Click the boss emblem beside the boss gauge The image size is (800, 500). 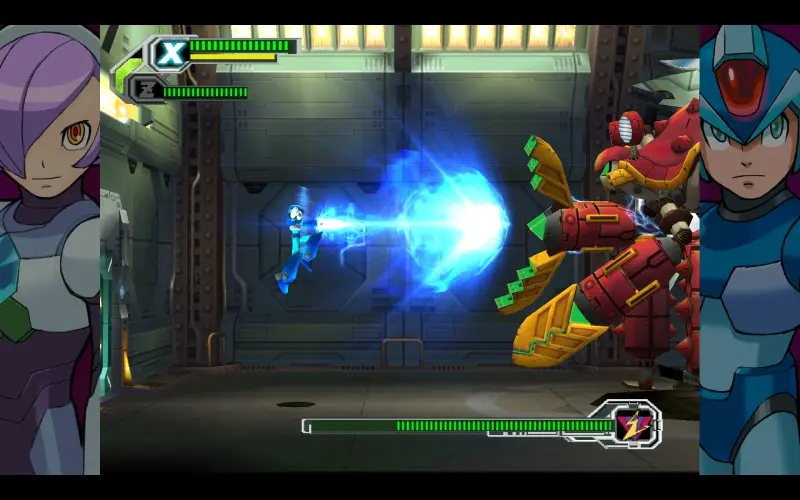pos(630,423)
